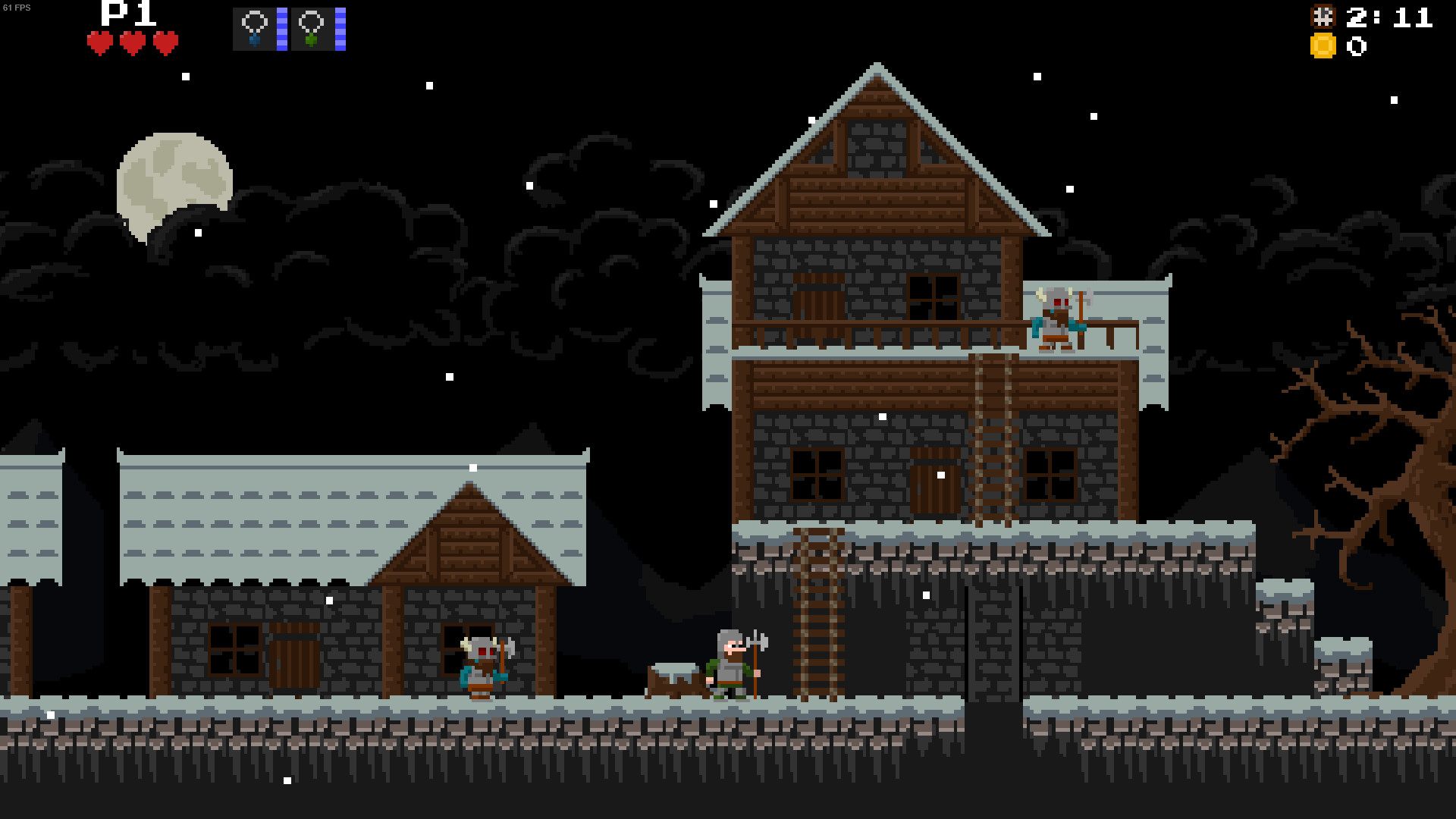This screenshot has height=819, width=1456.
Task: Click the viking enemy on the balcony
Action: click(1056, 318)
